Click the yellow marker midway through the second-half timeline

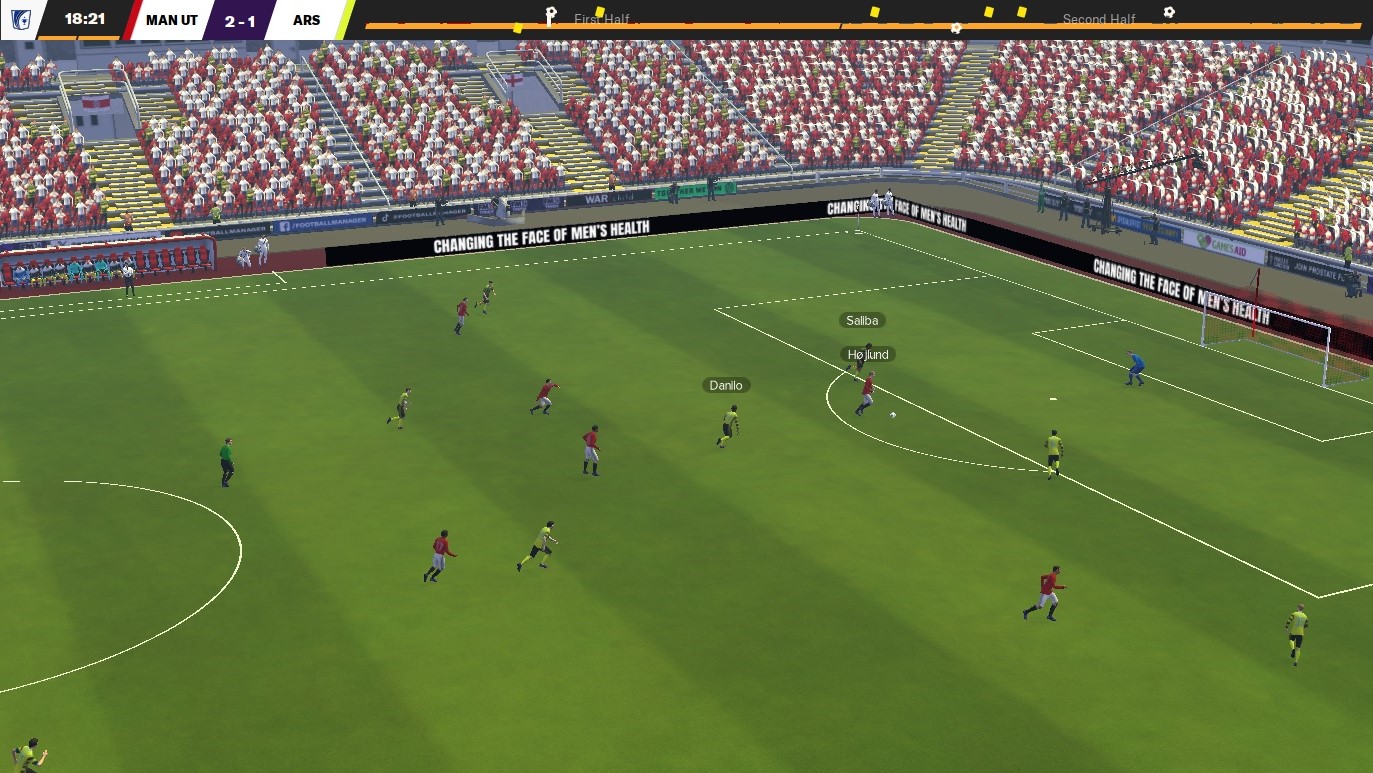coord(988,12)
